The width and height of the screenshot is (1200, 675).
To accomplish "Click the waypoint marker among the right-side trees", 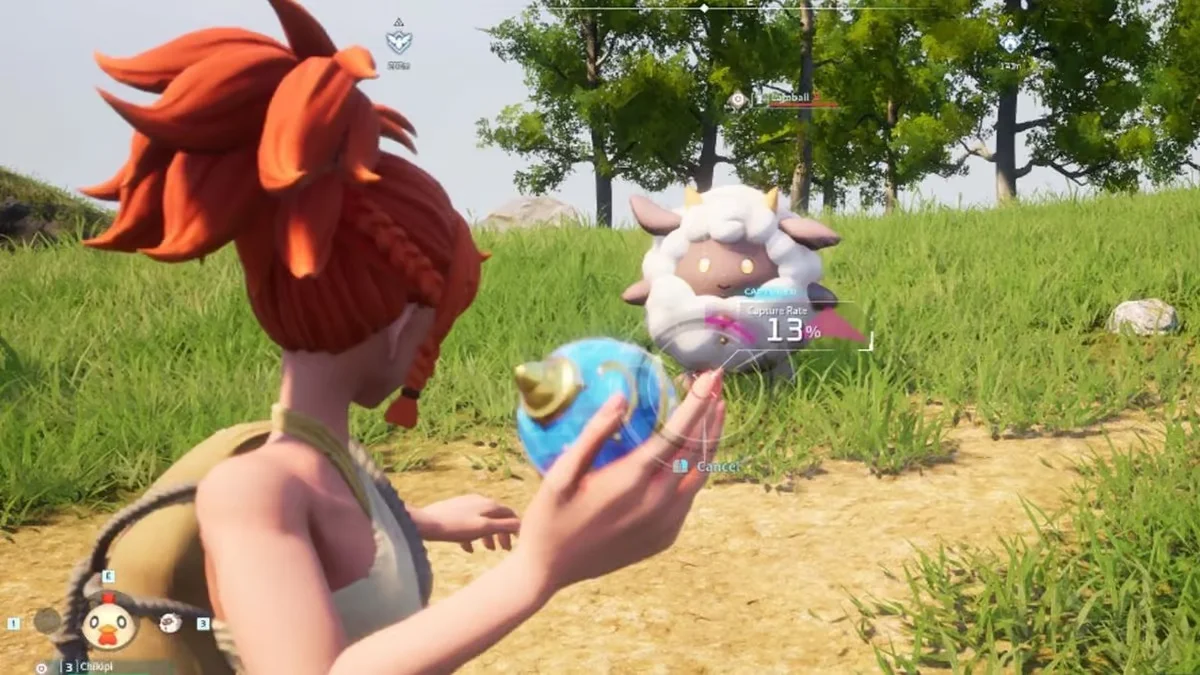I will pos(1011,43).
